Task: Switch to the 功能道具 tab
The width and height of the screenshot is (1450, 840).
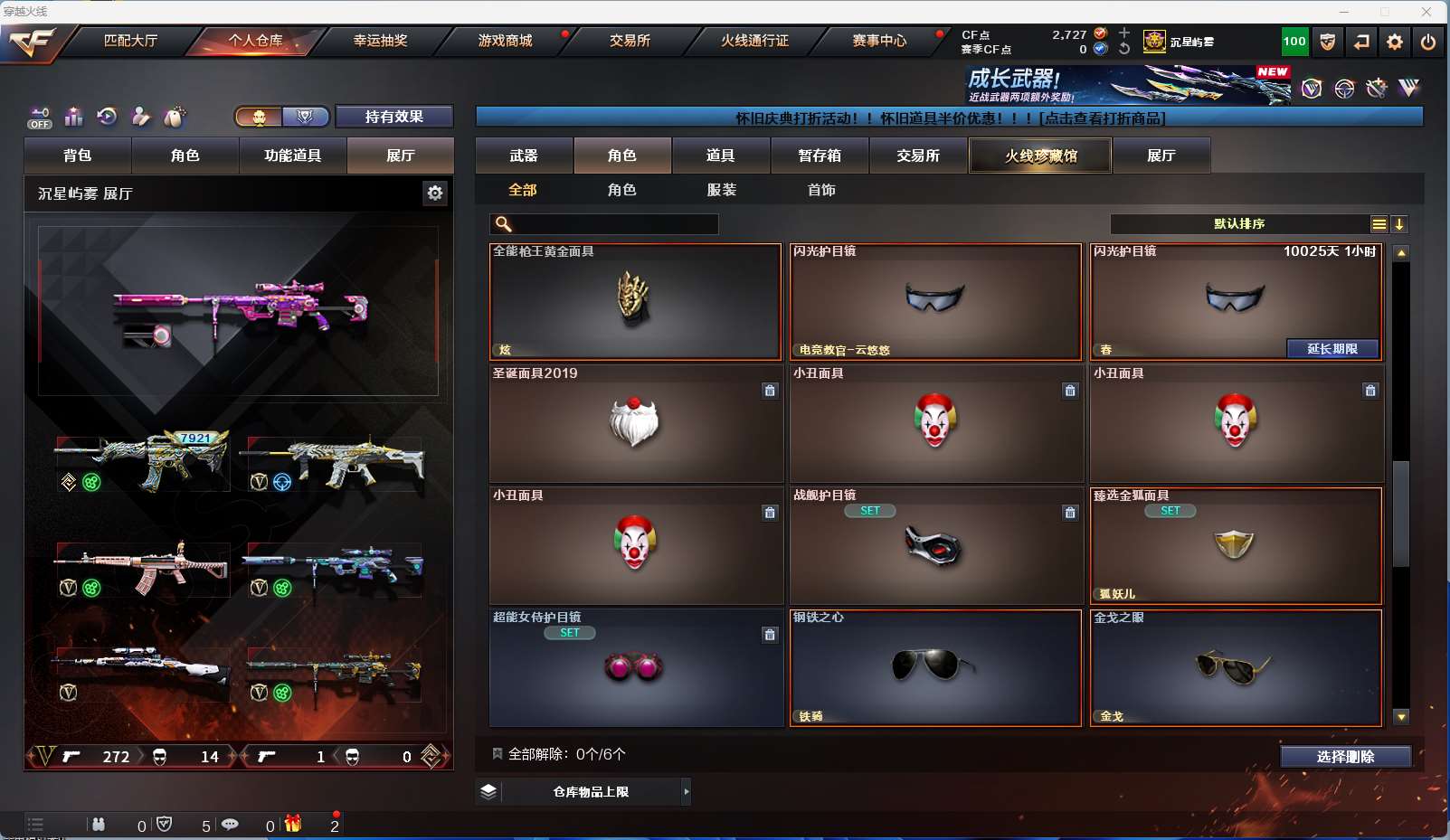Action: (292, 156)
